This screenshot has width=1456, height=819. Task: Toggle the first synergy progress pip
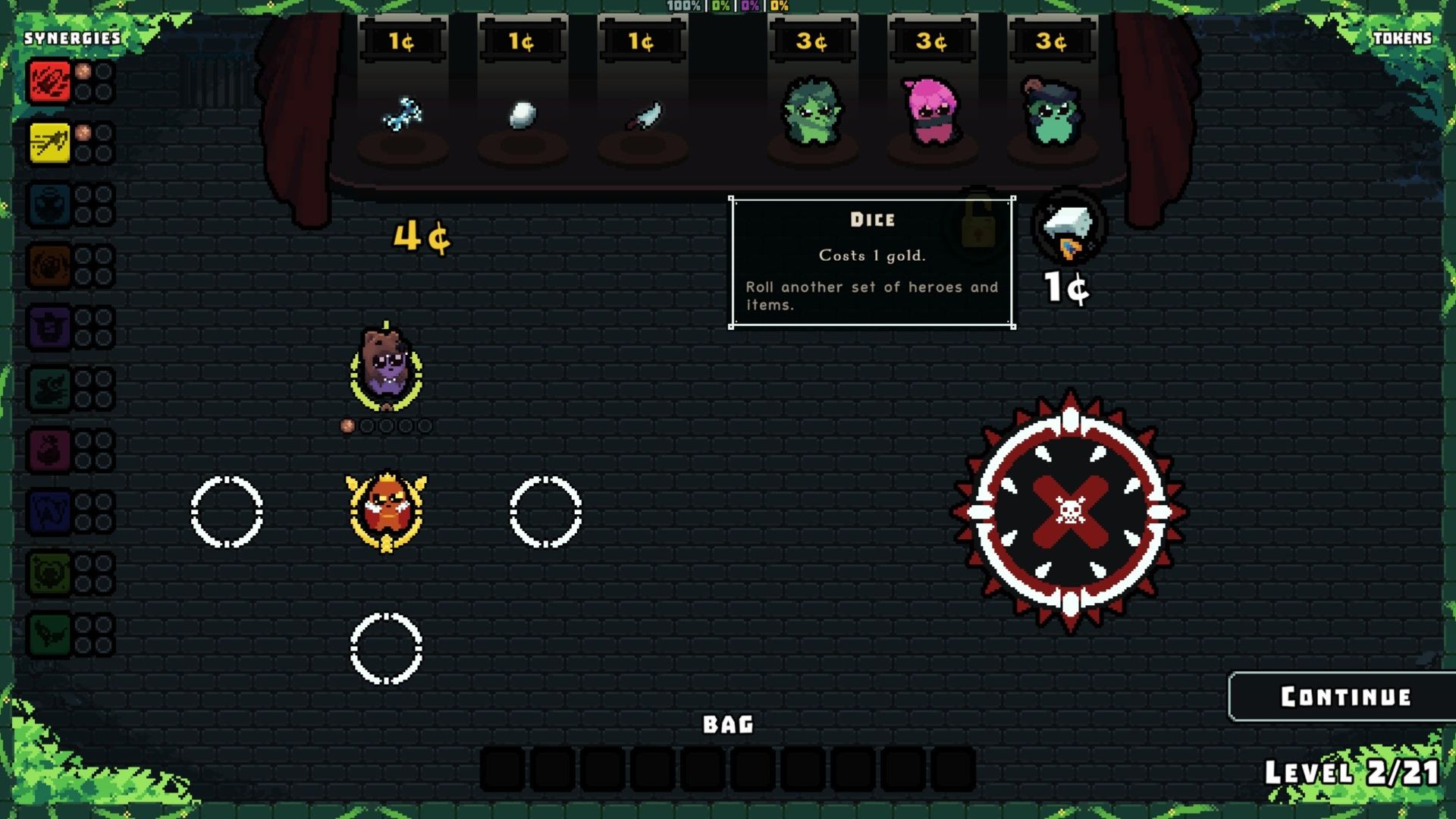83,73
